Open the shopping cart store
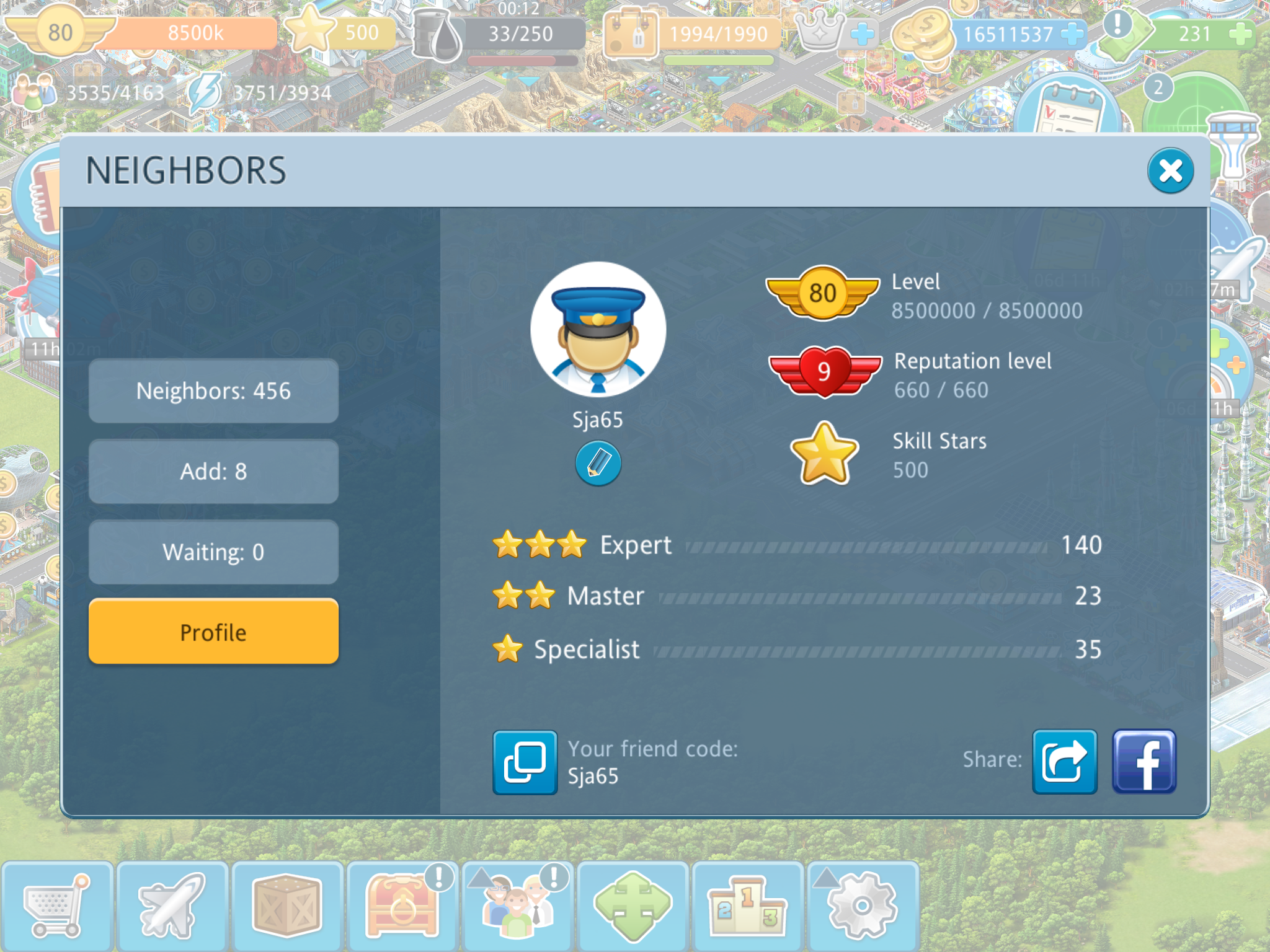Screen dimensions: 1270x952 click(x=56, y=906)
